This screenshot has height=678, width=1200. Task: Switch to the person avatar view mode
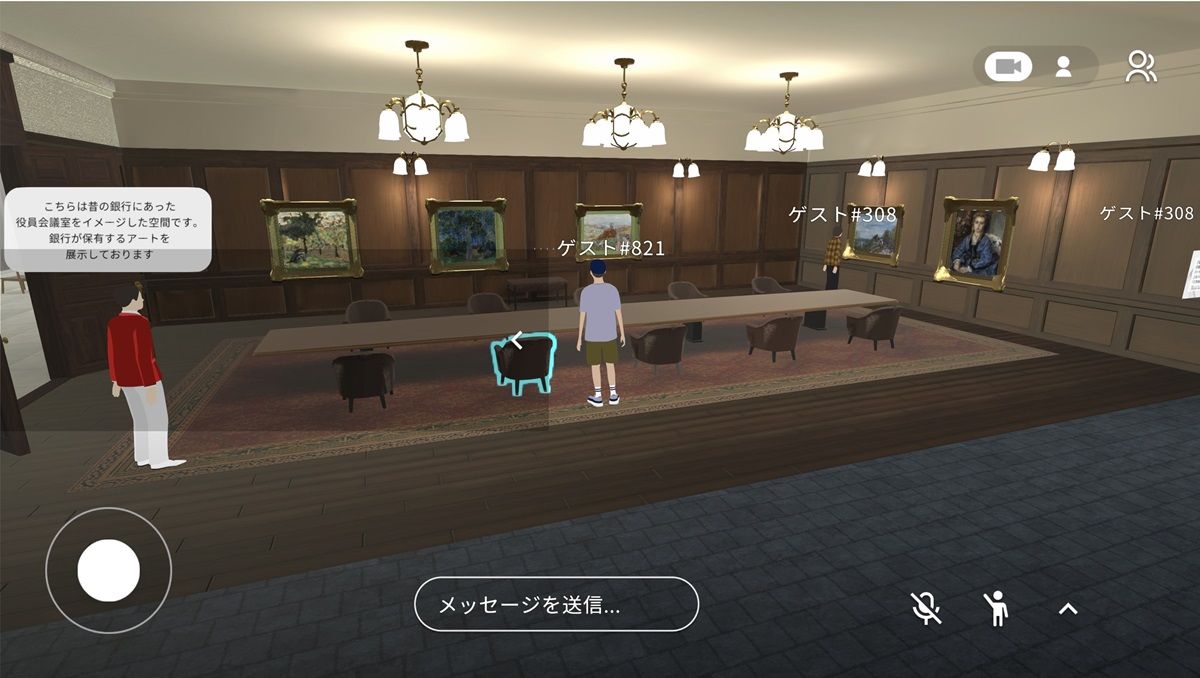coord(1063,67)
